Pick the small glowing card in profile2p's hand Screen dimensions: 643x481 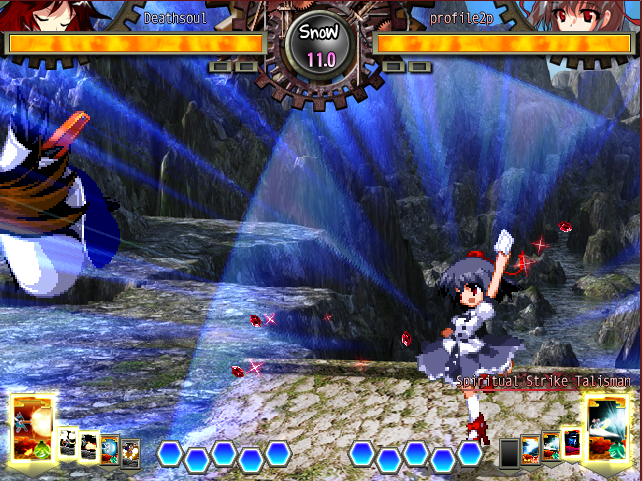pyautogui.click(x=571, y=441)
